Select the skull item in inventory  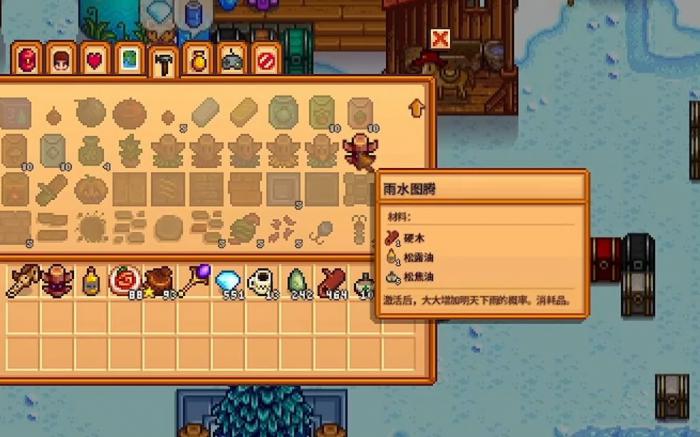(262, 282)
